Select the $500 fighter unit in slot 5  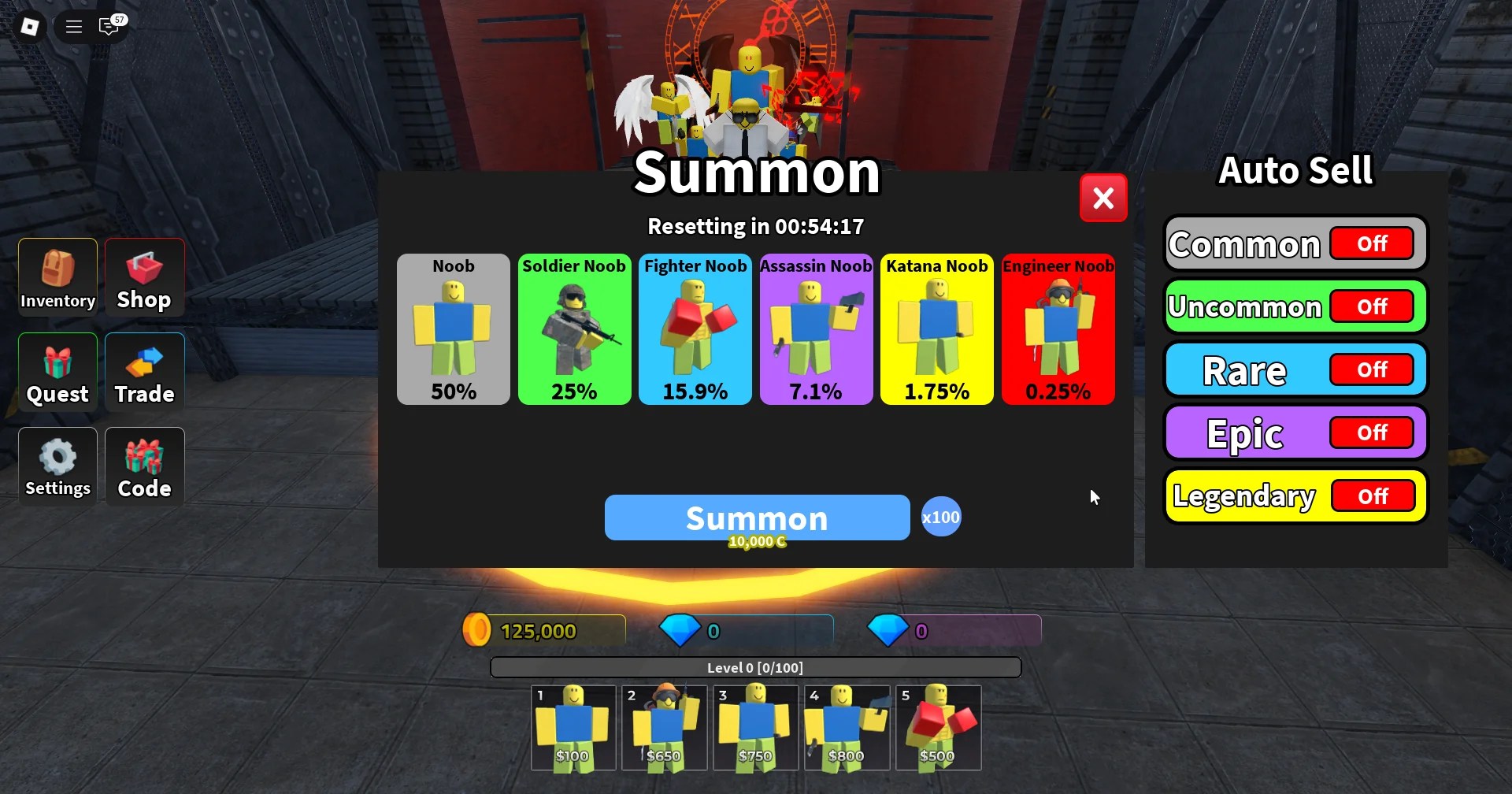pos(938,726)
